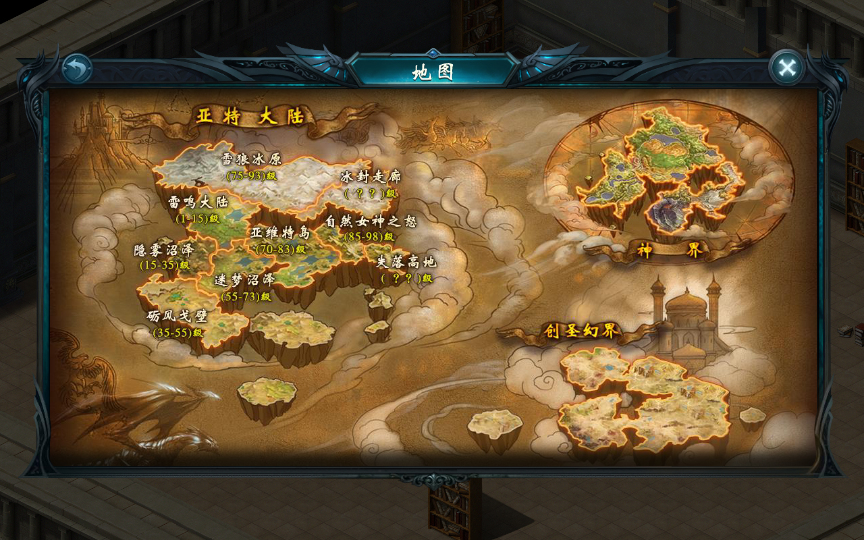Close the map window
This screenshot has width=864, height=540.
pyautogui.click(x=787, y=67)
